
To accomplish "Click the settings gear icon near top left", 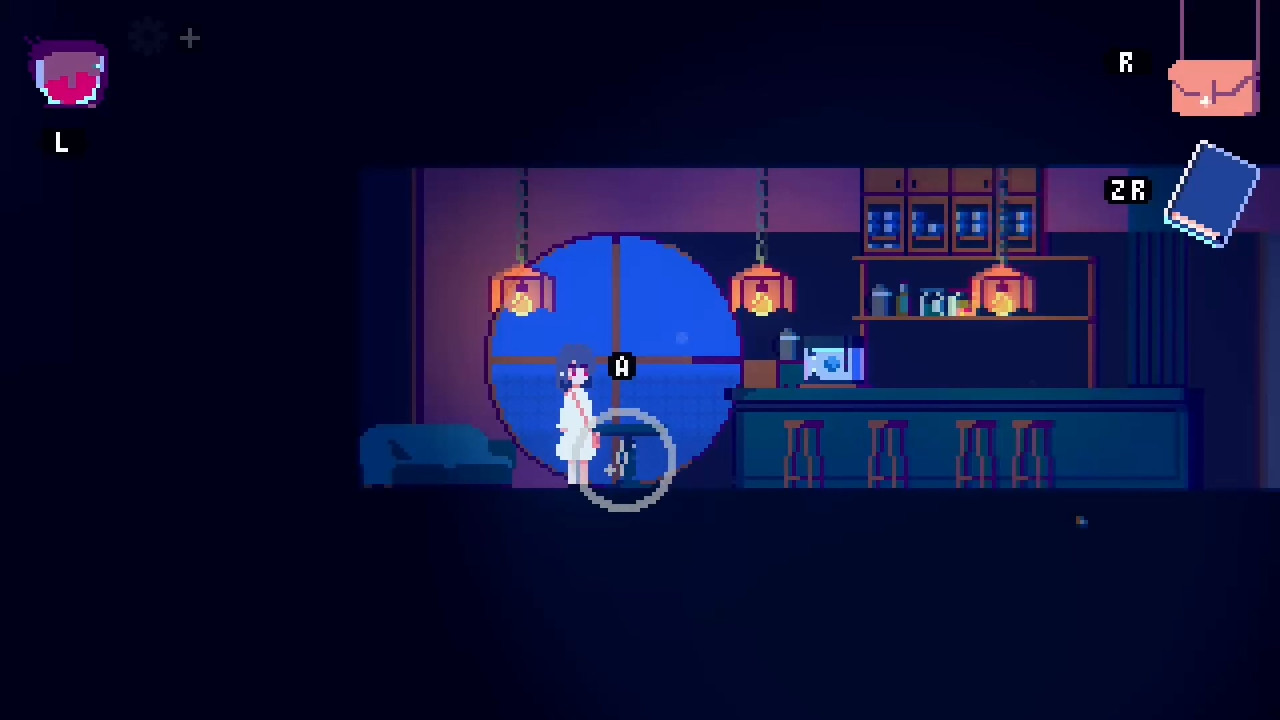I will pyautogui.click(x=147, y=38).
